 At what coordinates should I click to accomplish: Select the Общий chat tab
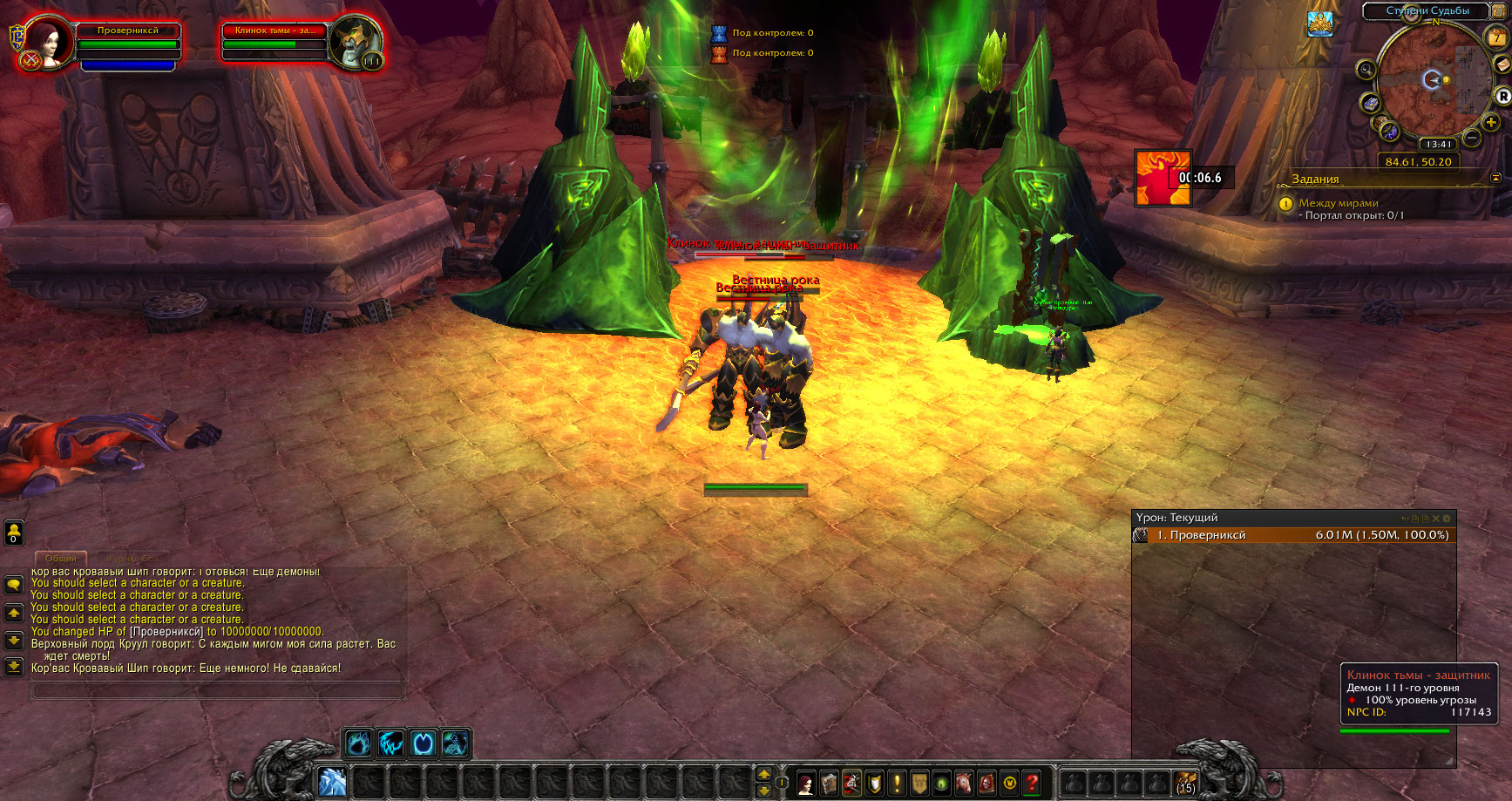point(61,558)
